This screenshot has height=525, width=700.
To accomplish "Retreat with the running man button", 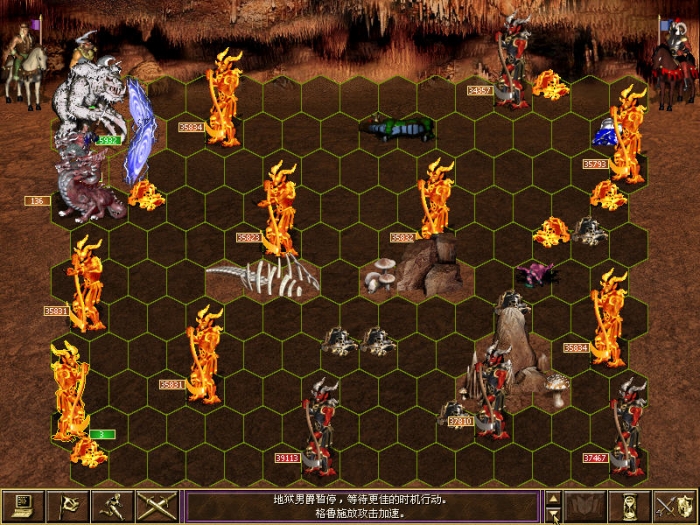I will pos(113,505).
